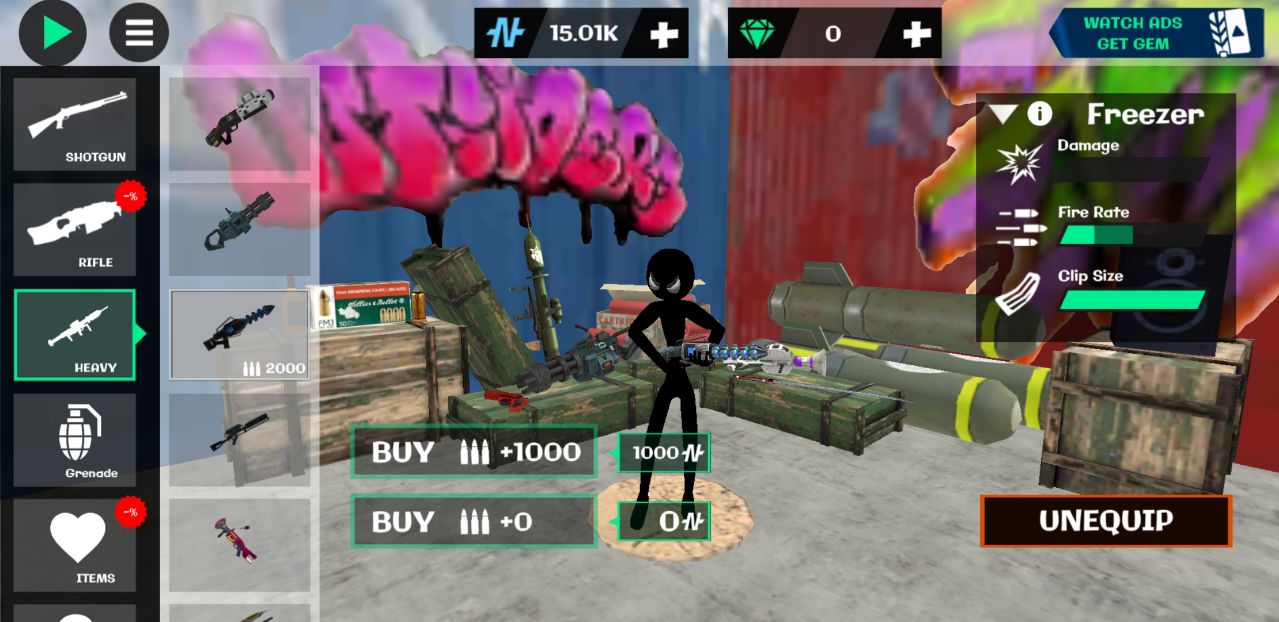1279x622 pixels.
Task: Add more coins with the plus button
Action: pos(664,34)
